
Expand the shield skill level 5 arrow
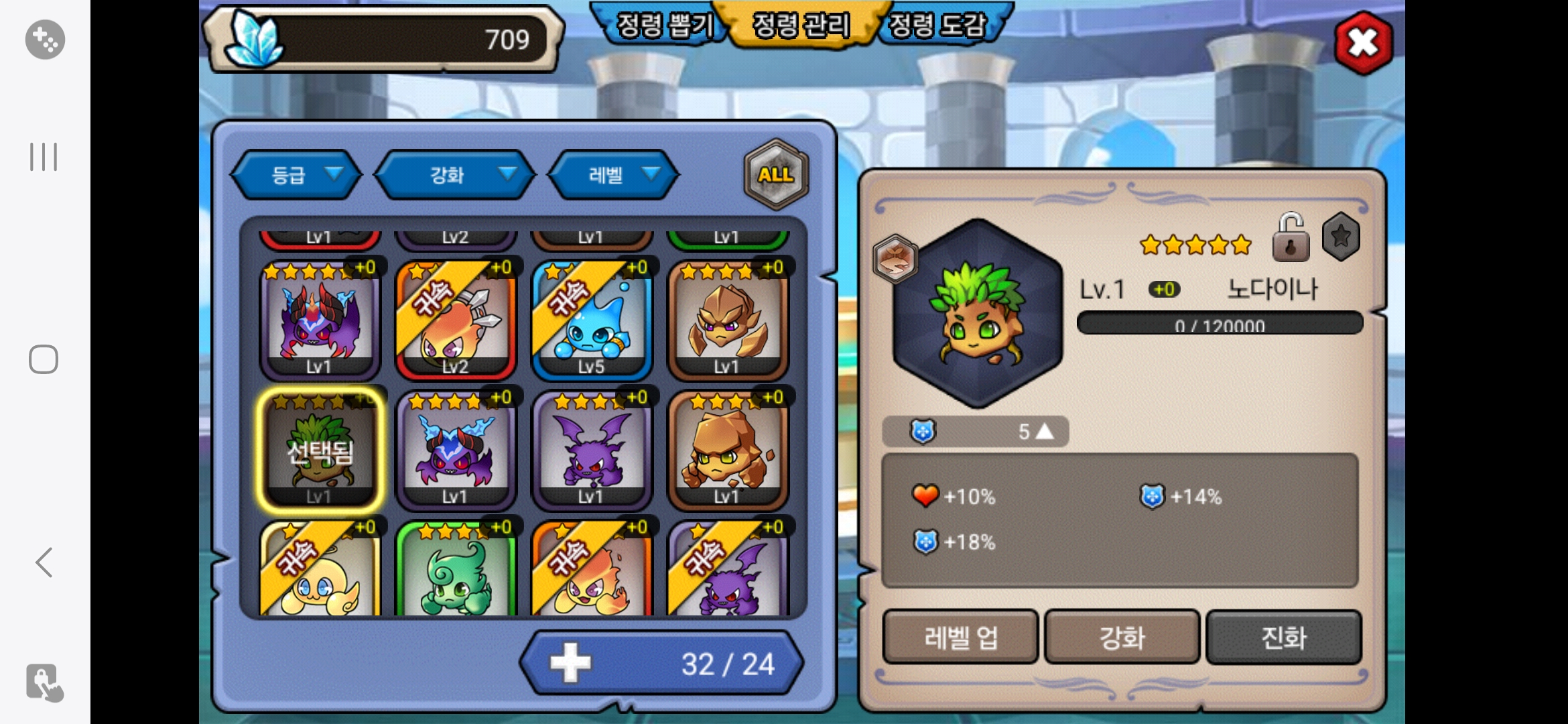coord(1044,432)
